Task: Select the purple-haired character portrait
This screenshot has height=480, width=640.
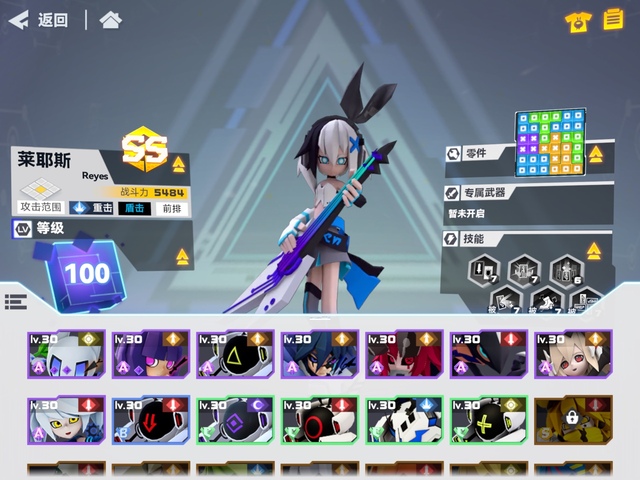Action: (150, 354)
